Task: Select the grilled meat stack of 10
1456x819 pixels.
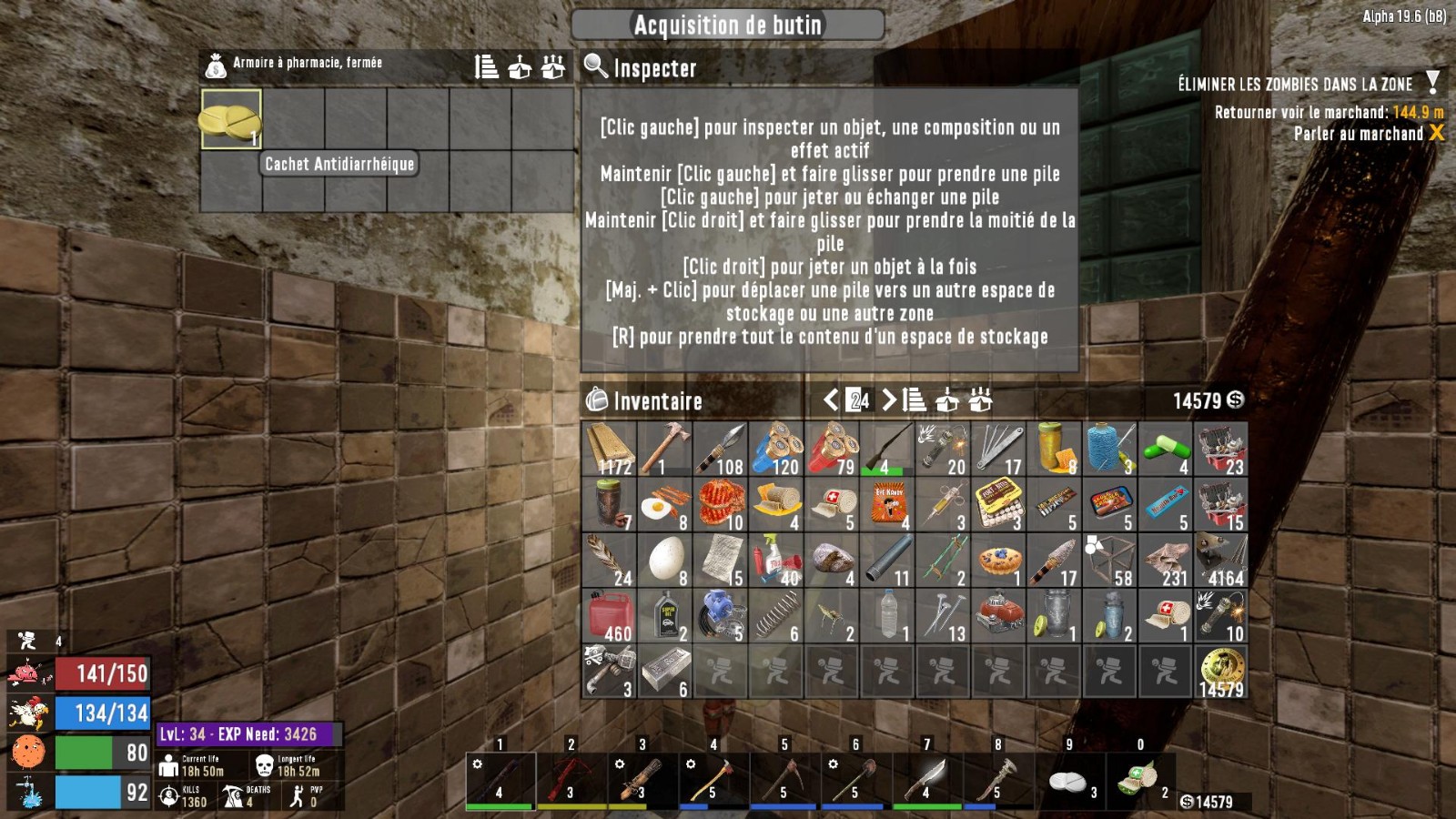Action: pos(721,505)
